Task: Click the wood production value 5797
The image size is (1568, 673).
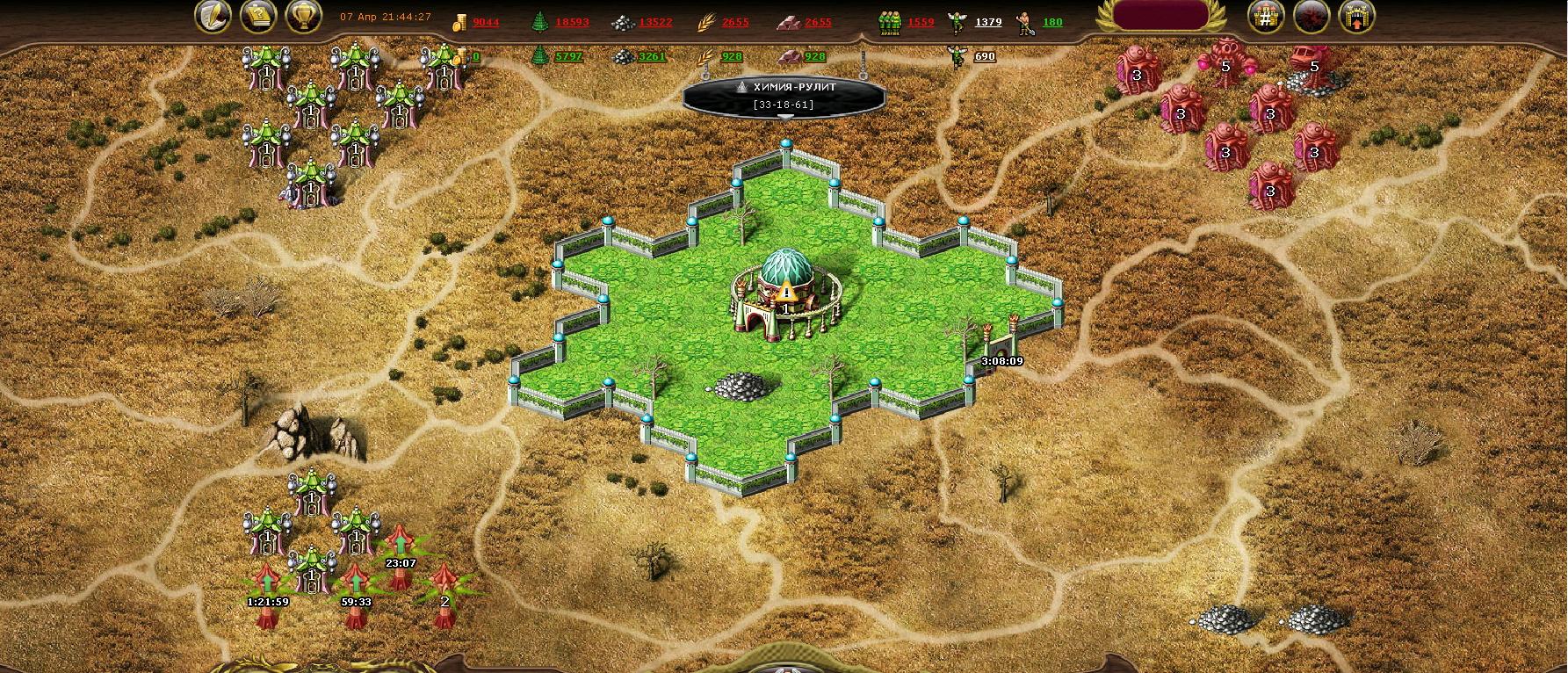Action: (x=568, y=56)
